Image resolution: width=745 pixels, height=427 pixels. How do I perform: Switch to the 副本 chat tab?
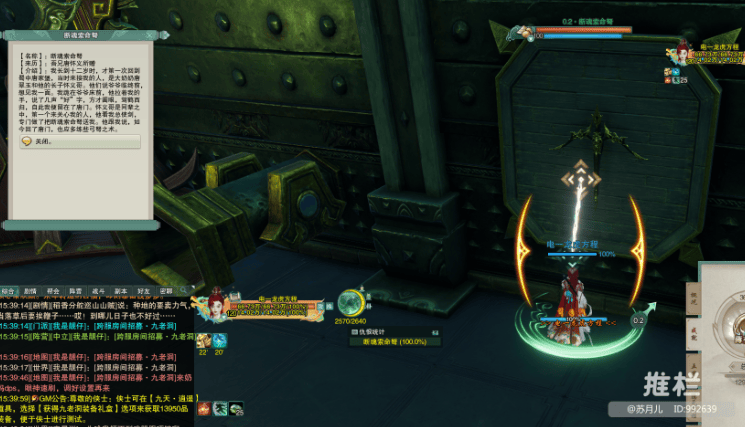point(121,292)
